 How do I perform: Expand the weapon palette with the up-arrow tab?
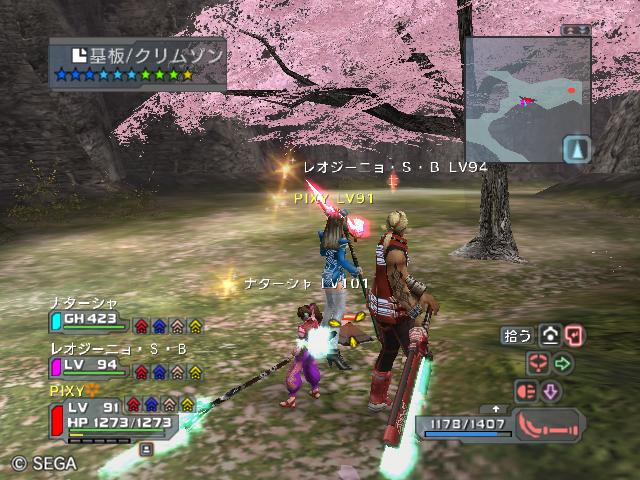point(495,409)
